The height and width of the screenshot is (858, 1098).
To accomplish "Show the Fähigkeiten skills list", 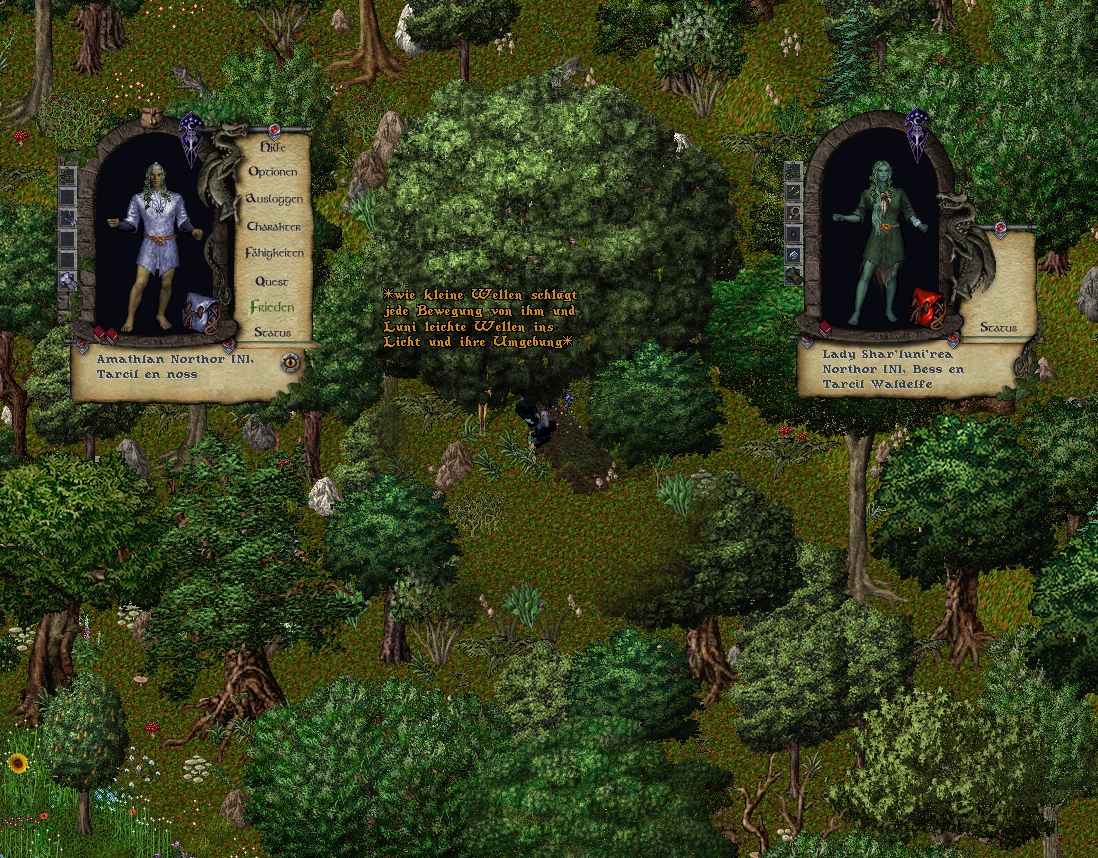I will pos(274,254).
